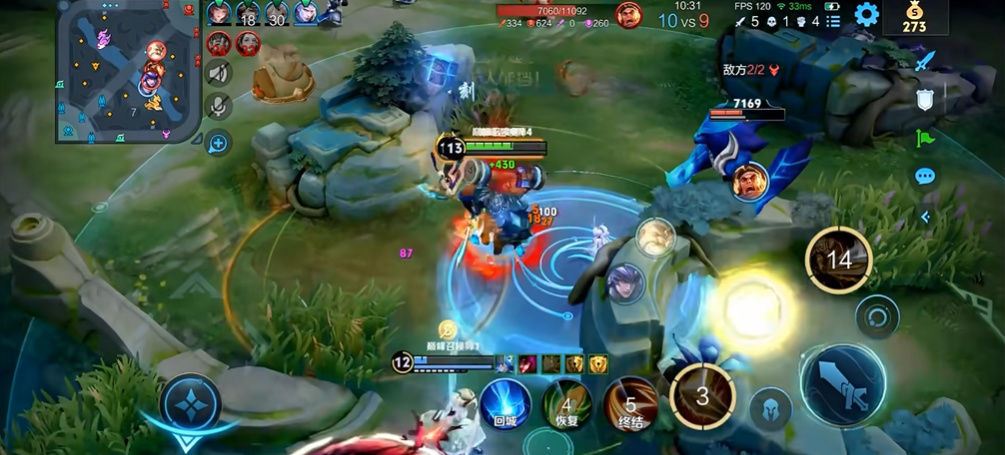Cast the 终结 execute summoner spell

(631, 404)
